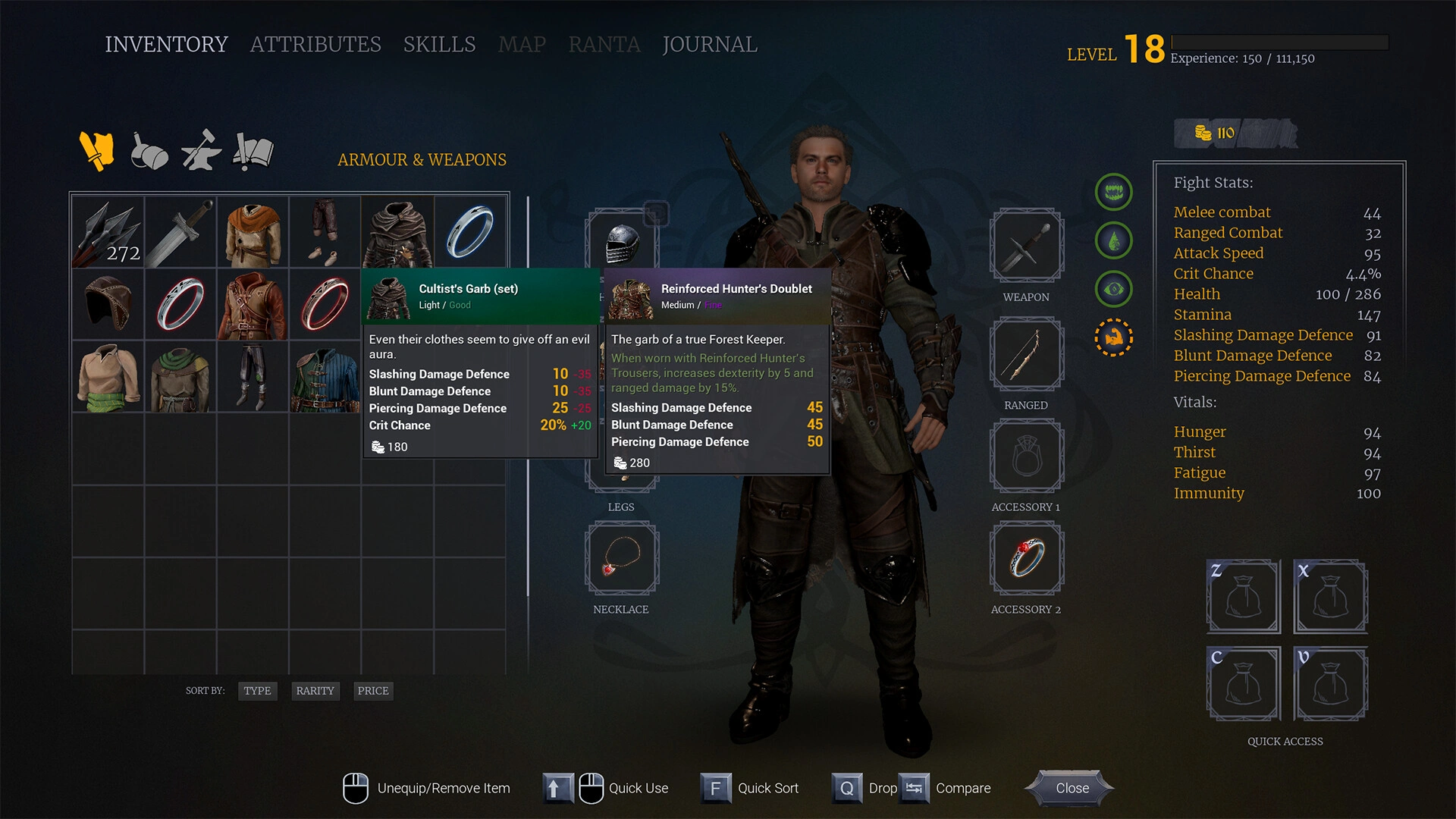Screen dimensions: 1456x819
Task: Toggle the green droplet status icon
Action: 1113,240
